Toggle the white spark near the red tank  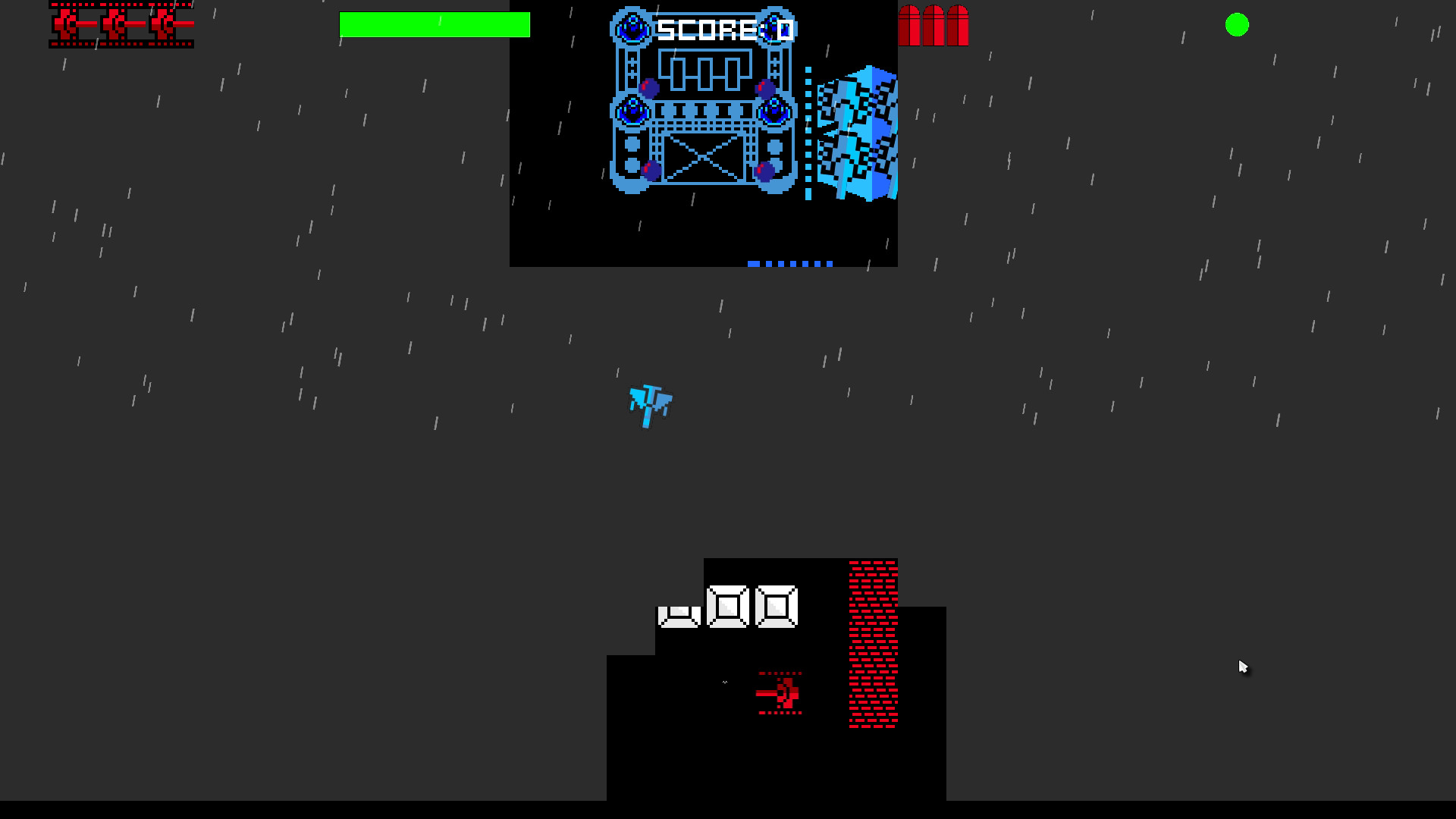point(725,682)
